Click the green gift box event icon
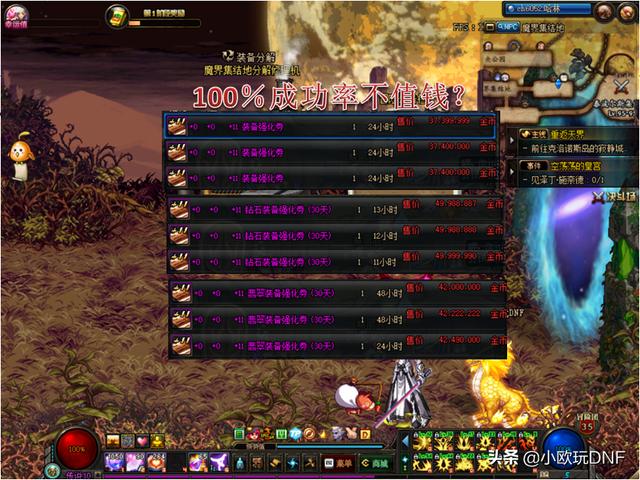This screenshot has width=640, height=480. click(x=117, y=16)
